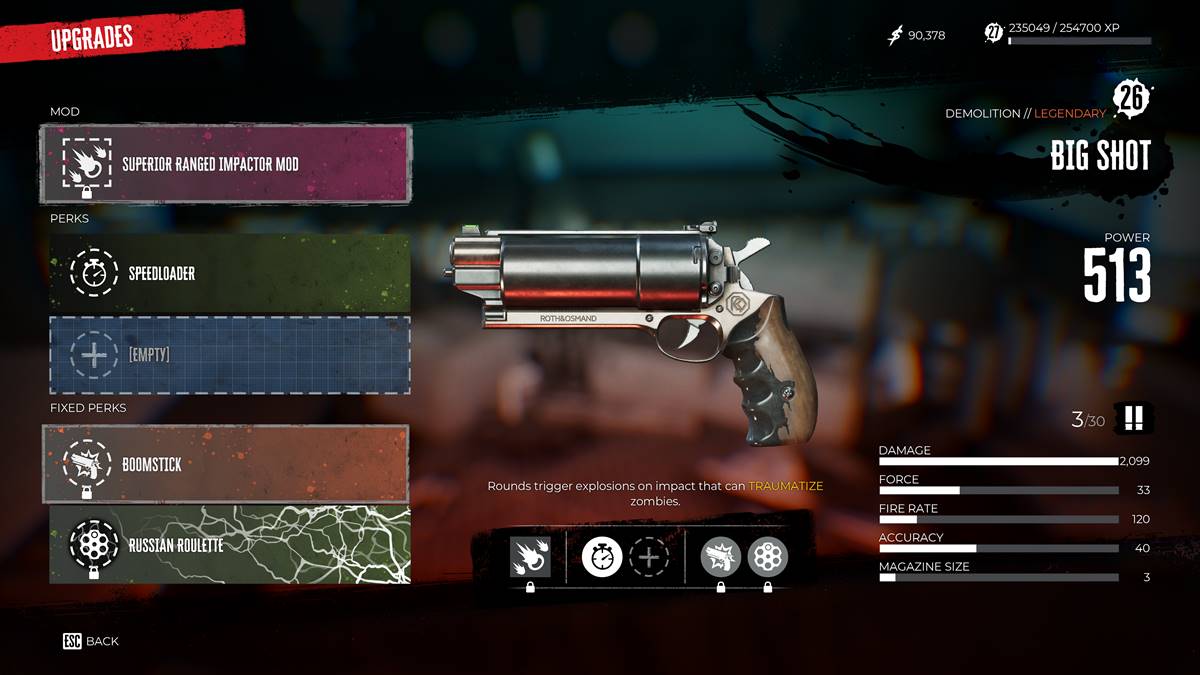Image resolution: width=1200 pixels, height=675 pixels.
Task: Click the Boomstick pistol icon under the weapon
Action: [721, 557]
